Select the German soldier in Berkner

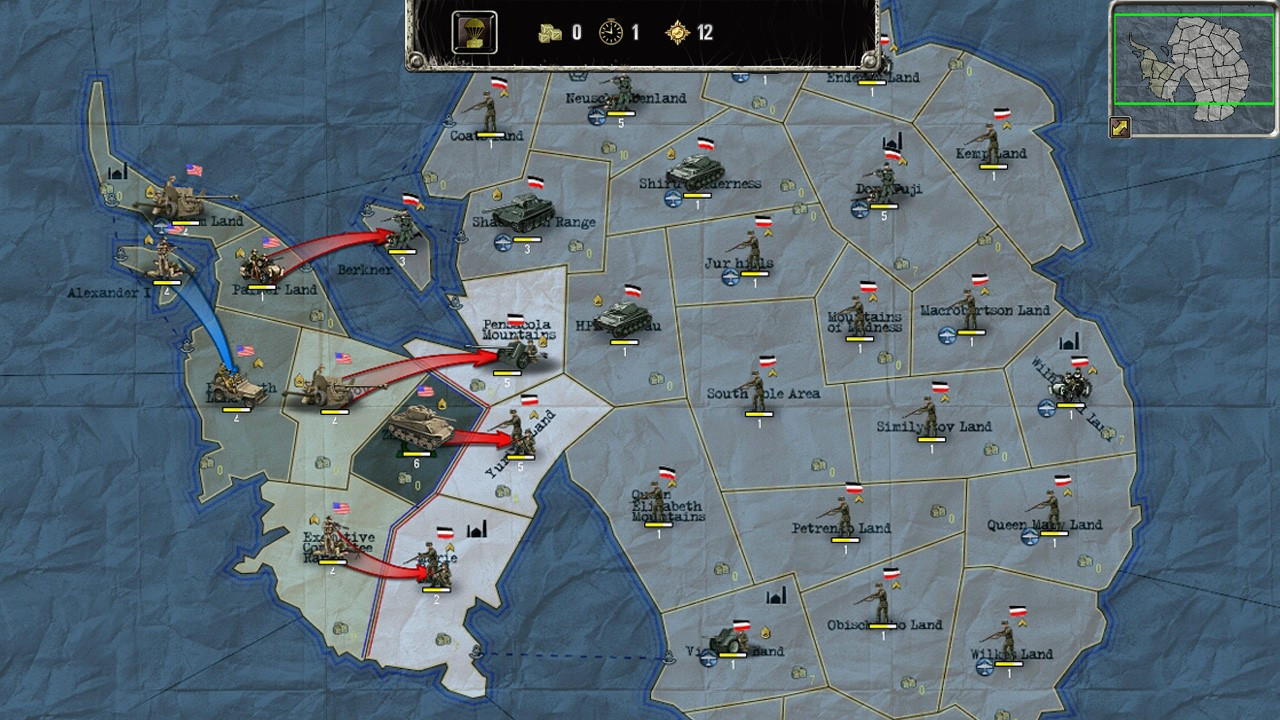[402, 230]
